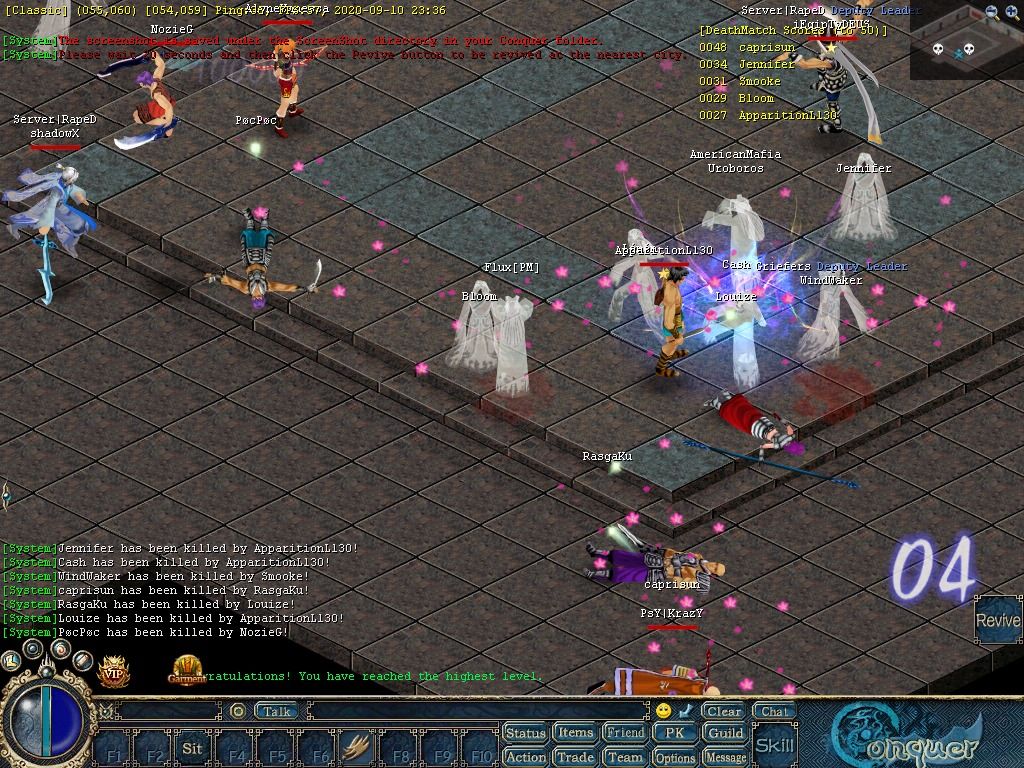Open the Status window

(x=525, y=733)
